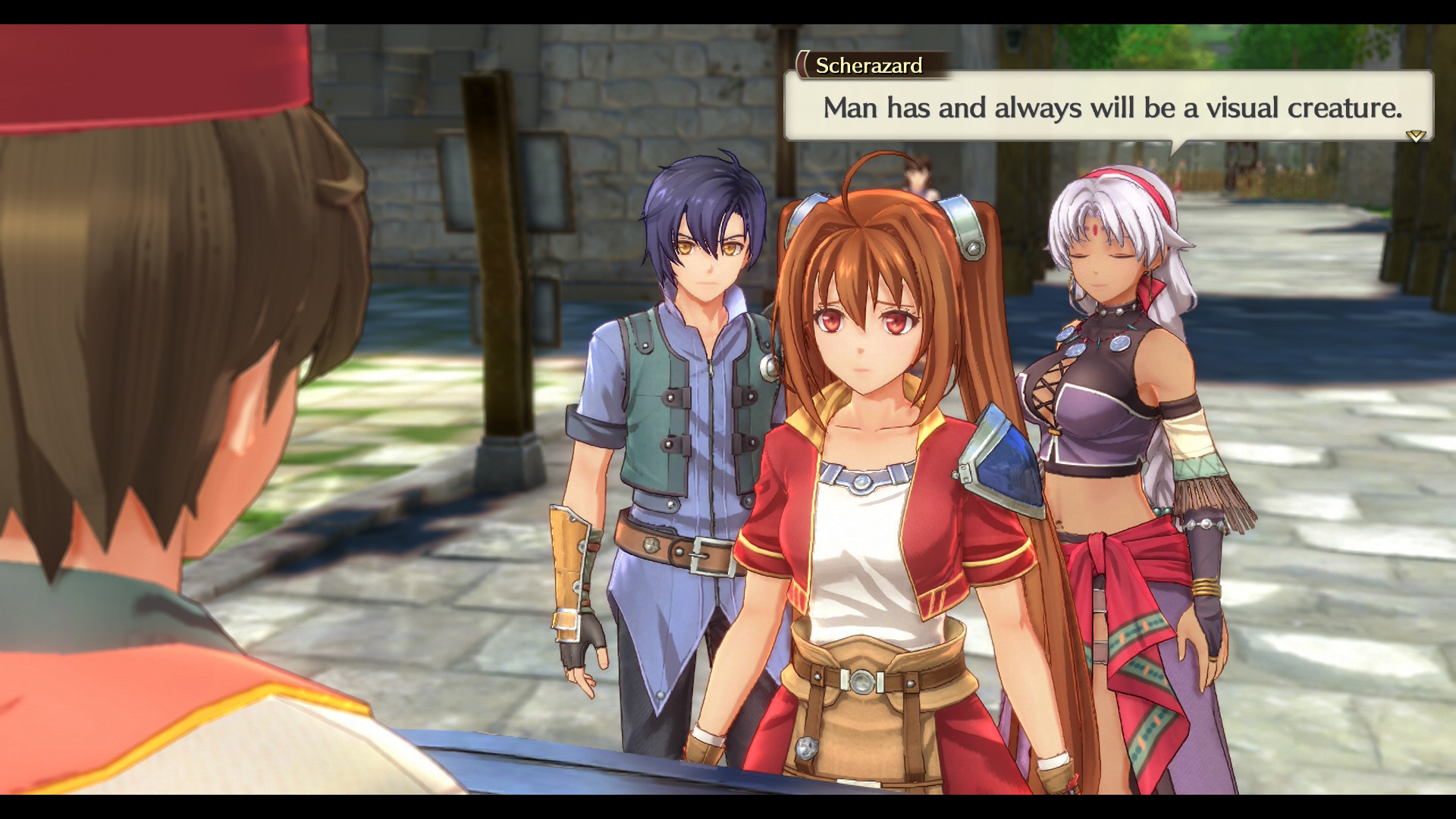
Task: Advance Scherazard's dialogue text box
Action: click(x=1109, y=107)
